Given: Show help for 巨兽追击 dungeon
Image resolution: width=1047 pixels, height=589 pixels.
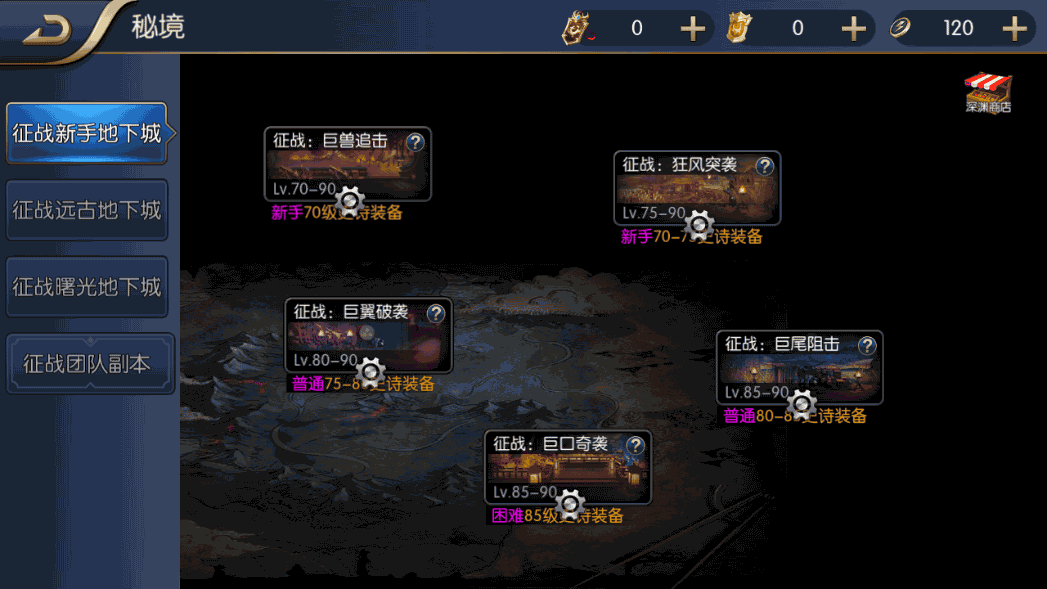Looking at the screenshot, I should click(x=416, y=142).
